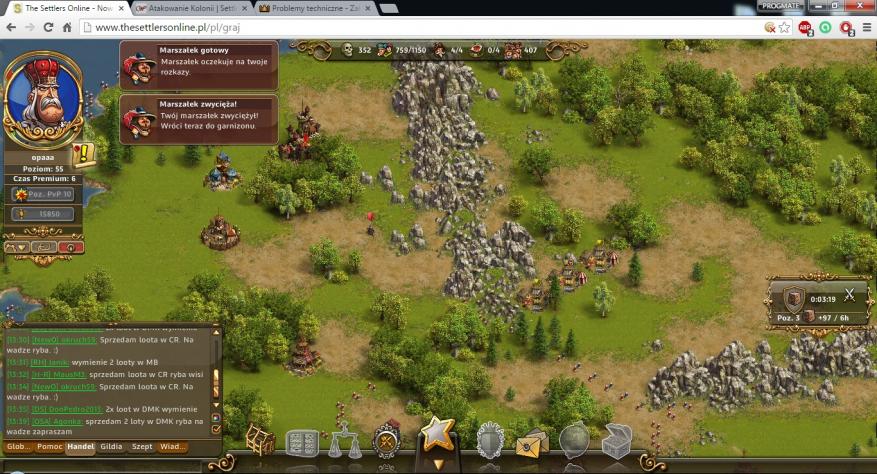877x474 pixels.
Task: Open the globe world map icon
Action: pyautogui.click(x=574, y=440)
